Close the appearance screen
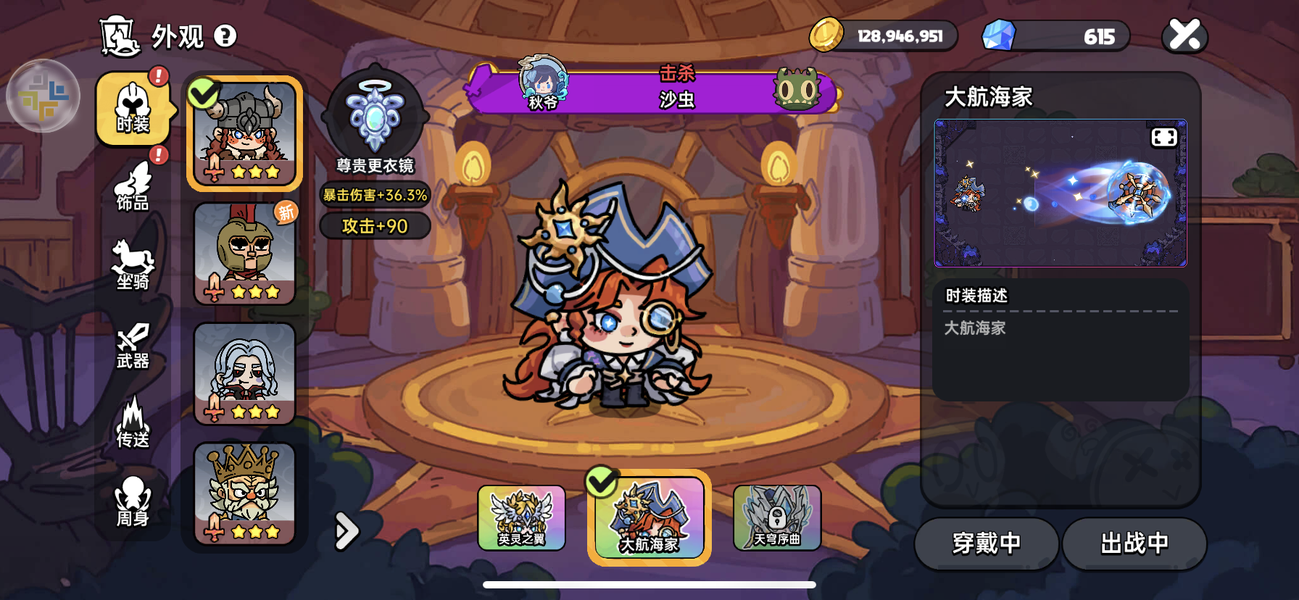The image size is (1299, 600). tap(1184, 36)
